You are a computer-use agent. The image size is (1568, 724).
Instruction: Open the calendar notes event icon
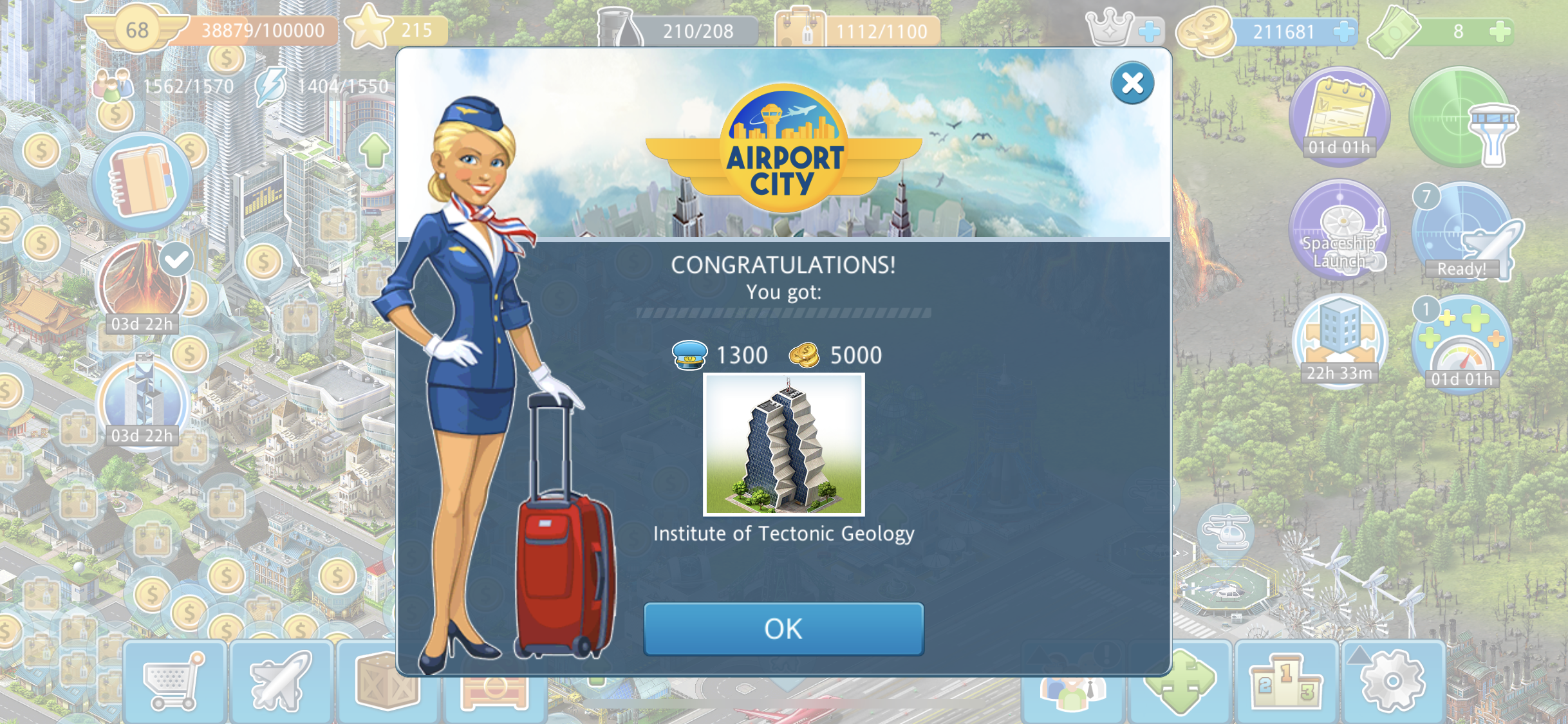[1339, 116]
